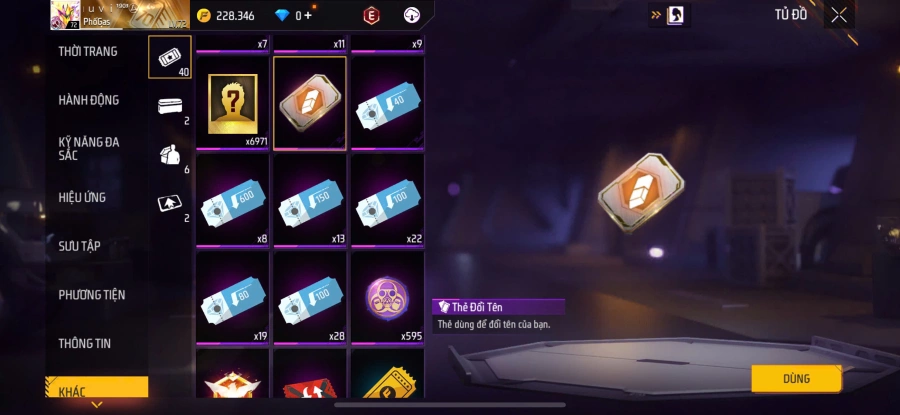Select the KỸ NĂNG ĐA SẮC category
This screenshot has height=415, width=900.
click(89, 148)
